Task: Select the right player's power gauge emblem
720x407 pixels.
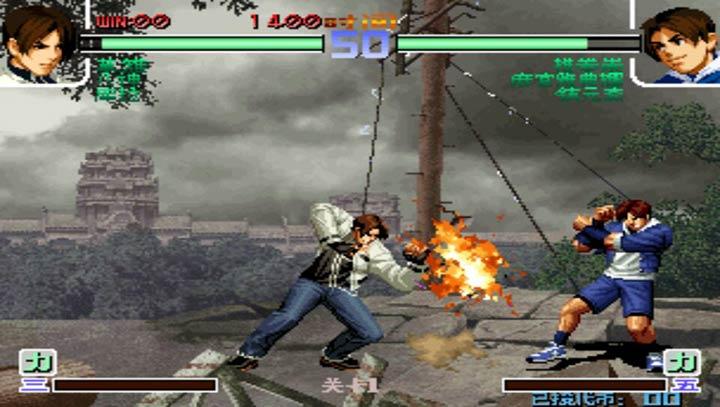Action: tap(684, 361)
